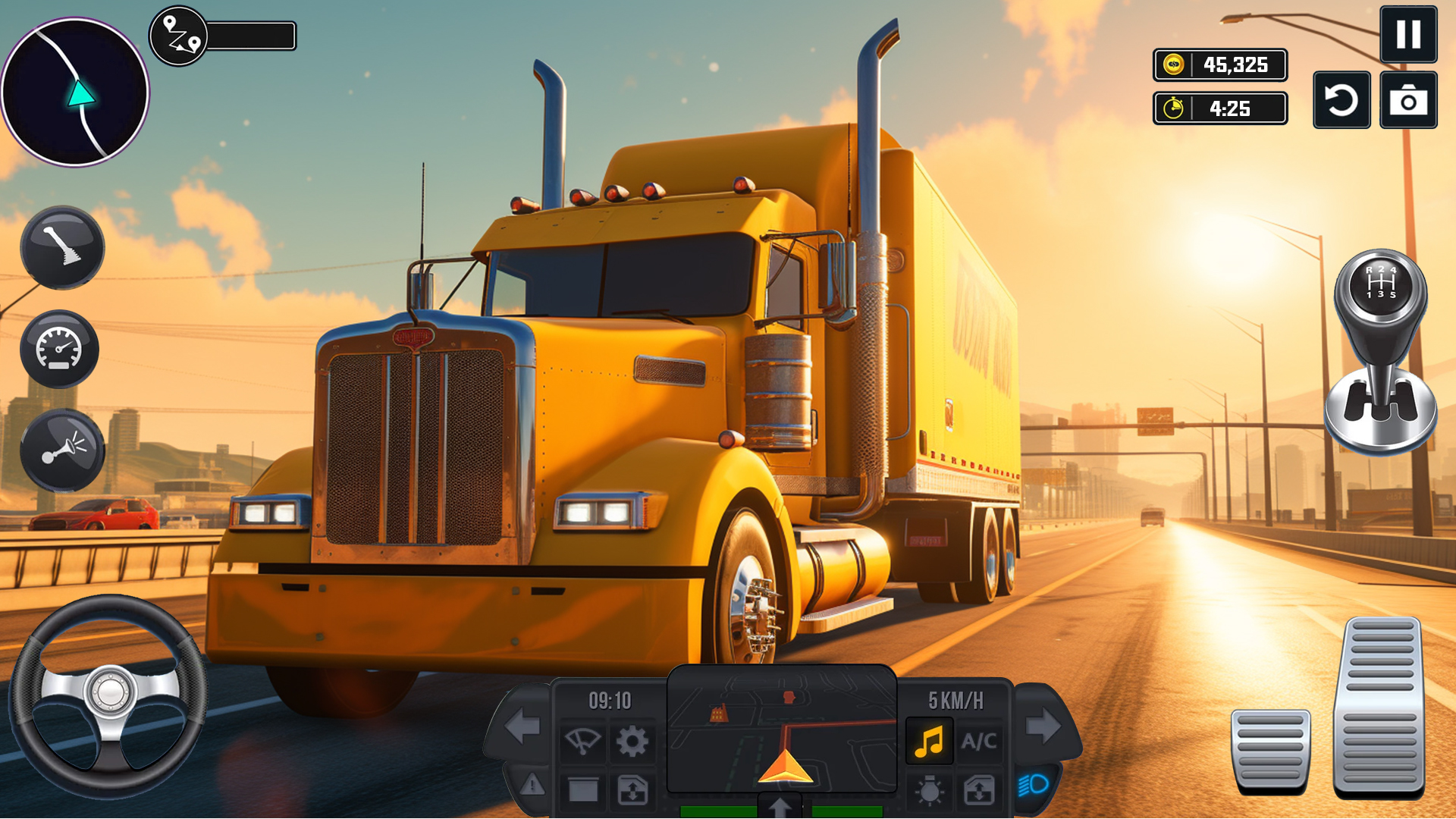Screen dimensions: 1456x819
Task: Select the windshield wiper icon
Action: (583, 740)
